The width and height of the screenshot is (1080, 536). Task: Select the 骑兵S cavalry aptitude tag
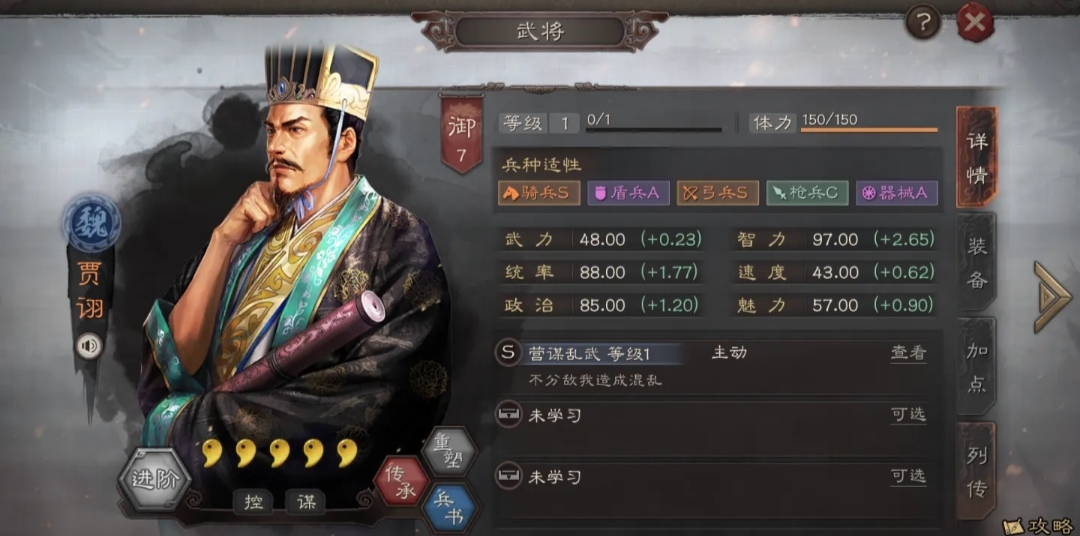pos(539,193)
